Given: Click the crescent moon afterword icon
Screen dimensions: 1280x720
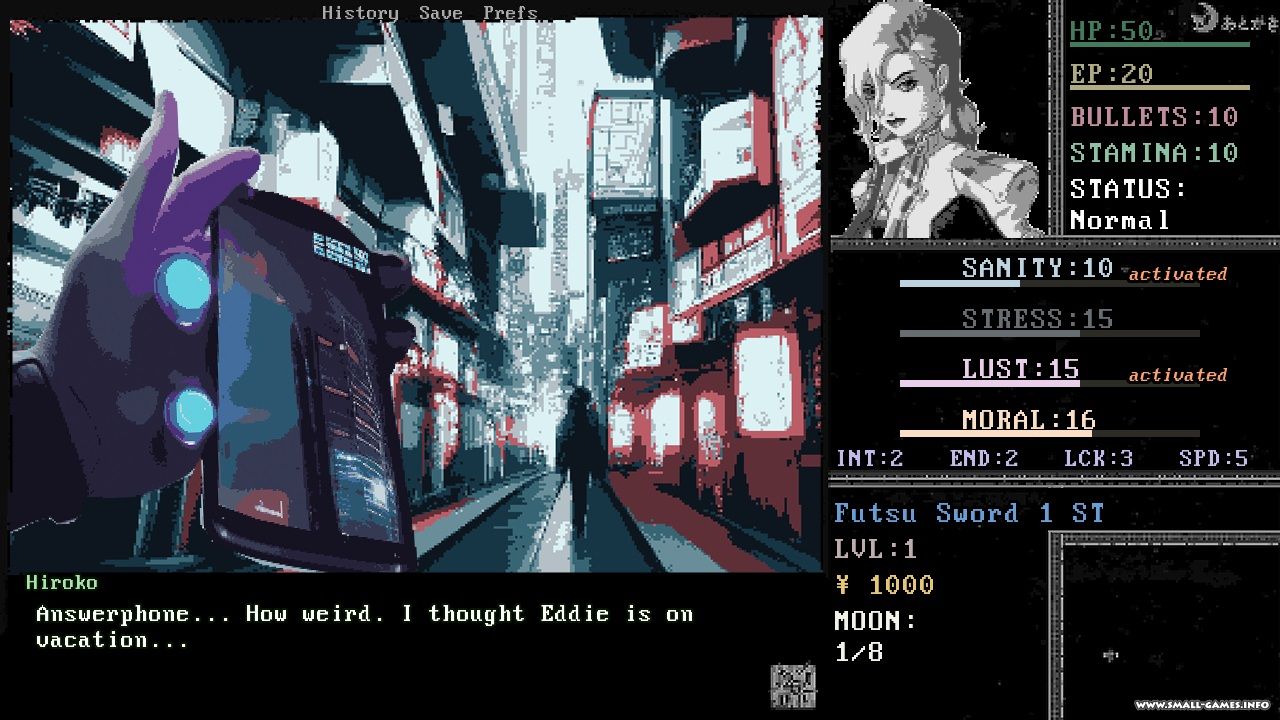Looking at the screenshot, I should tap(1206, 16).
